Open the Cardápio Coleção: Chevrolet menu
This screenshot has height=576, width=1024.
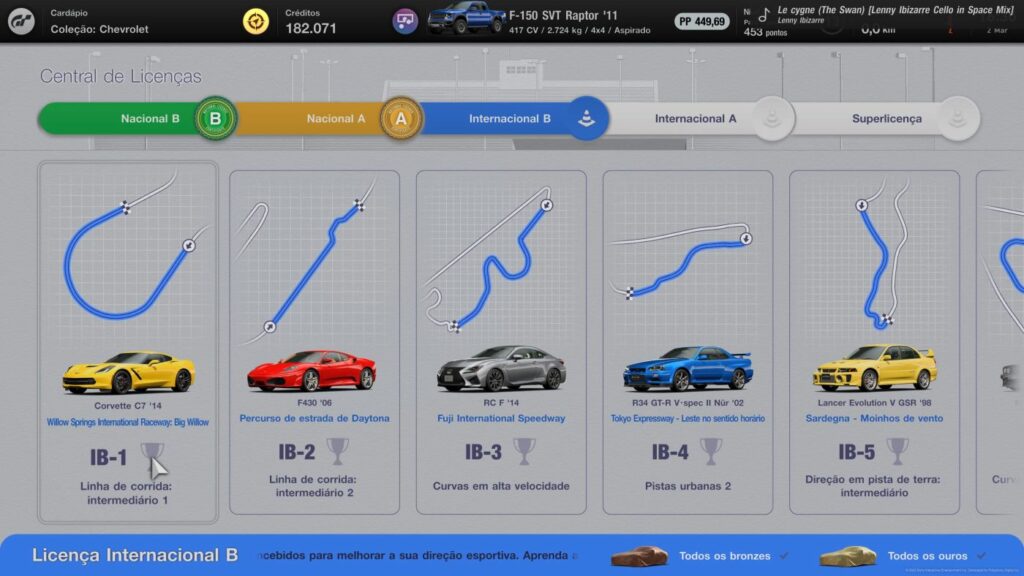pos(99,22)
